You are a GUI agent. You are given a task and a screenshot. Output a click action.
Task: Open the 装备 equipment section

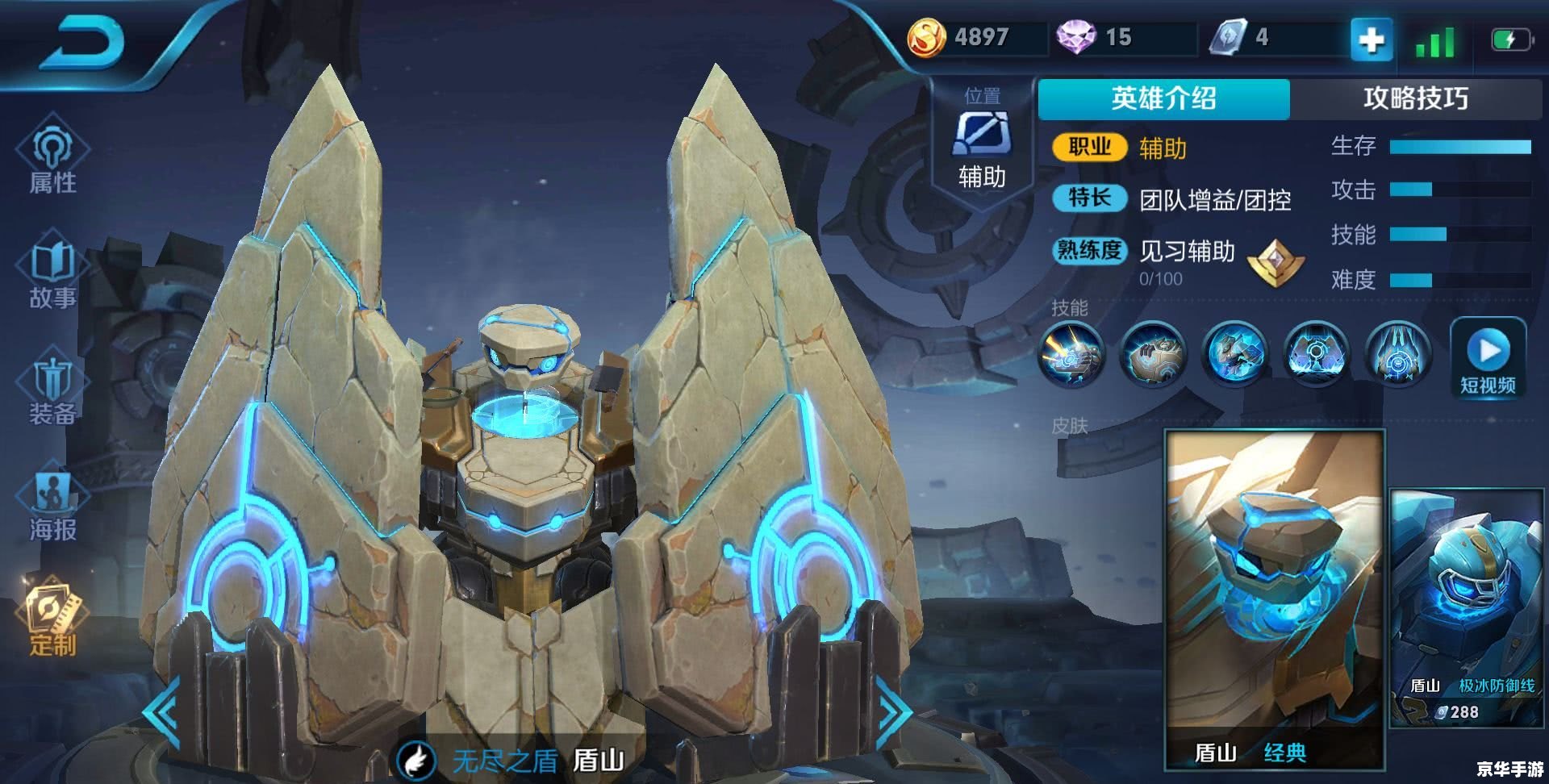coord(53,391)
